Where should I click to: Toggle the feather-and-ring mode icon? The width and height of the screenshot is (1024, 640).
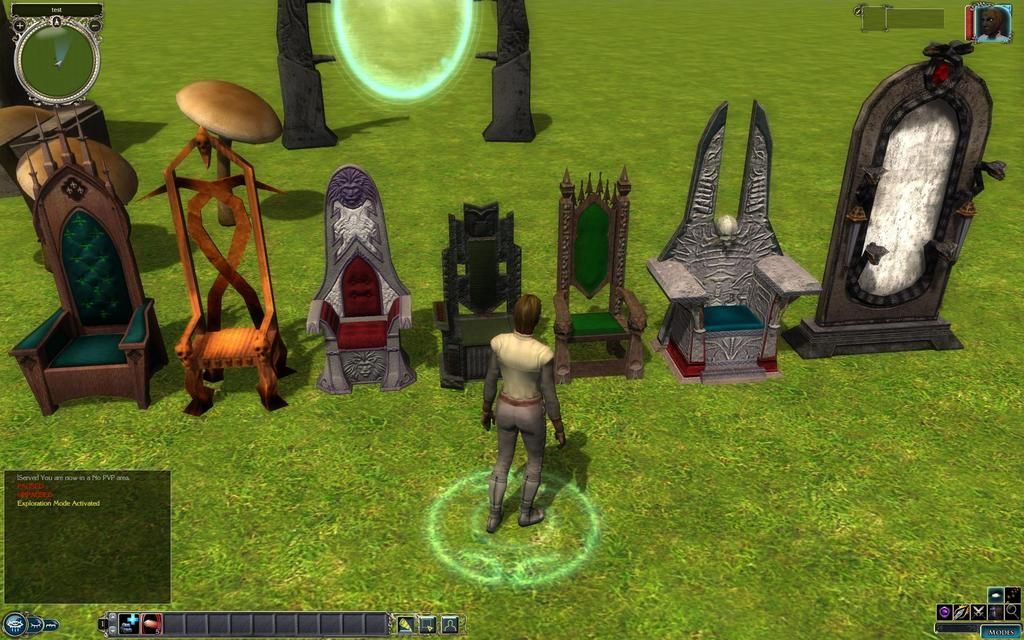(961, 611)
